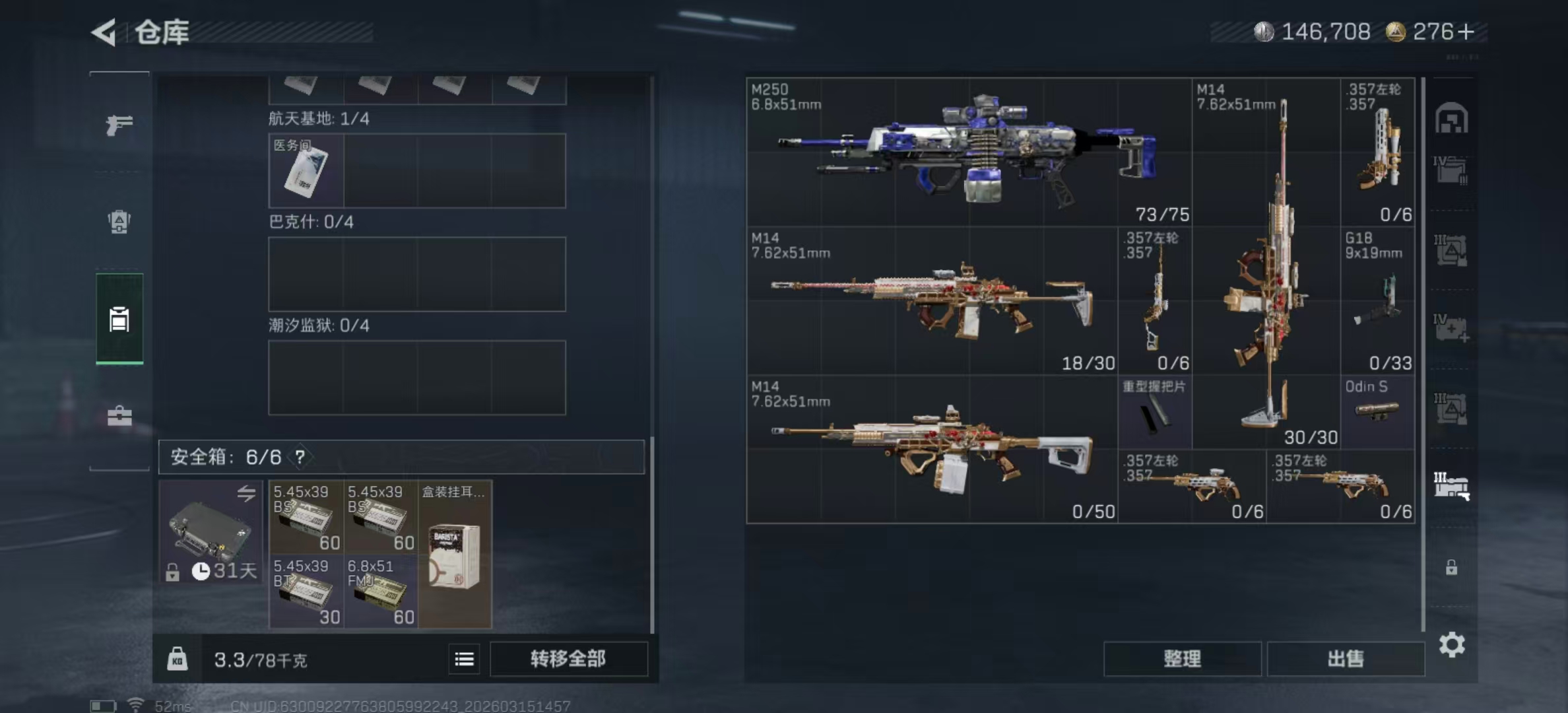Viewport: 1568px width, 713px height.
Task: Select the G18 pistol slot
Action: pos(1377,301)
